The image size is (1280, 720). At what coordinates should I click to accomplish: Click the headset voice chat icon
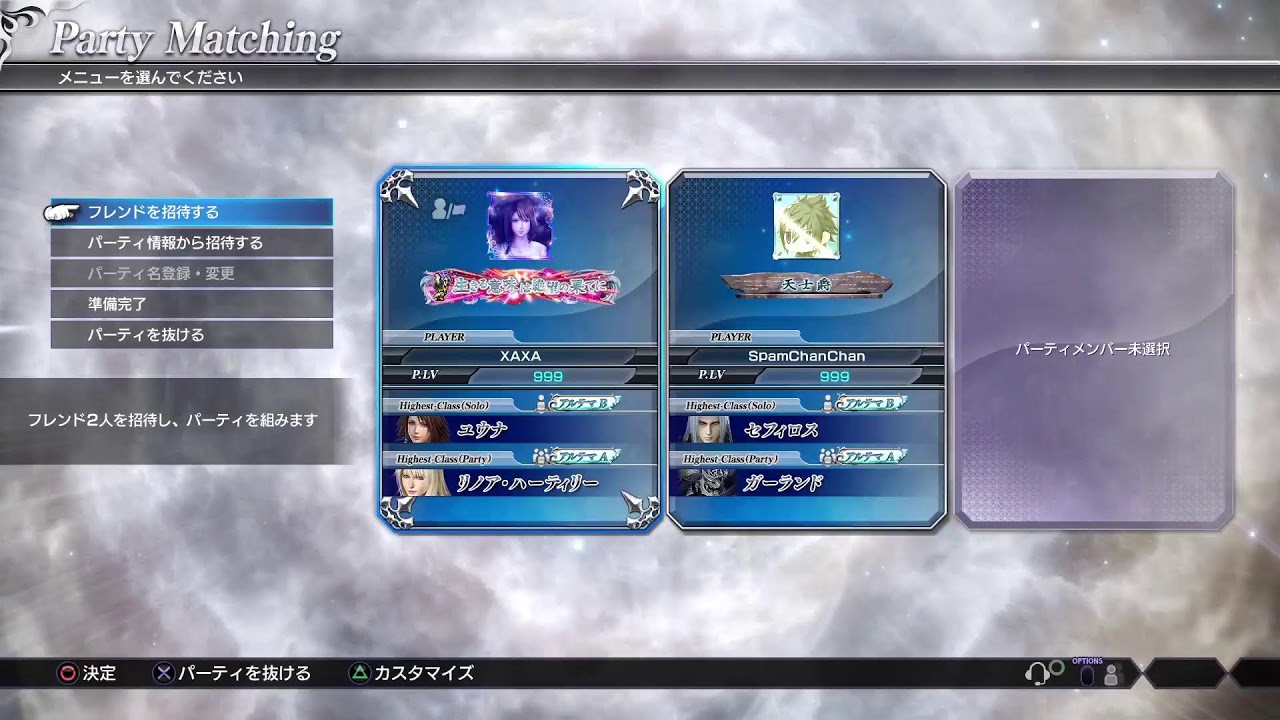[x=1039, y=673]
